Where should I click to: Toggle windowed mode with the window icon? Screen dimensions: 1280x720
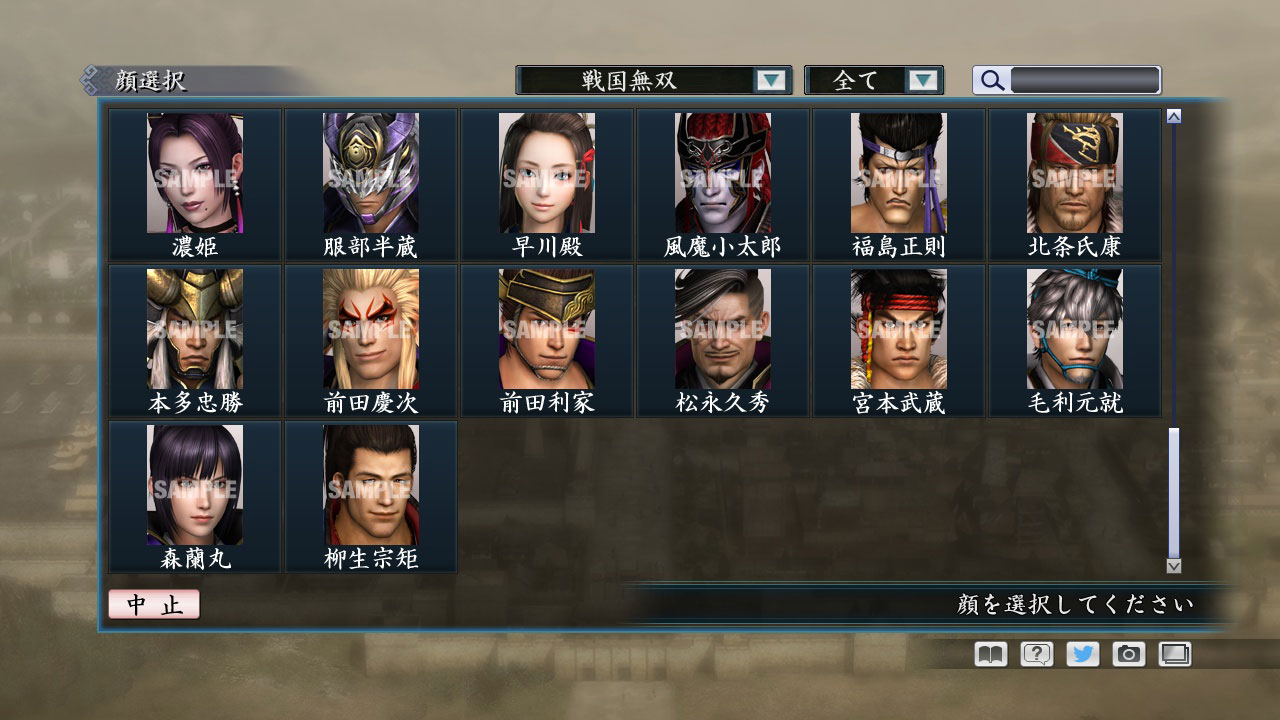click(x=1174, y=654)
